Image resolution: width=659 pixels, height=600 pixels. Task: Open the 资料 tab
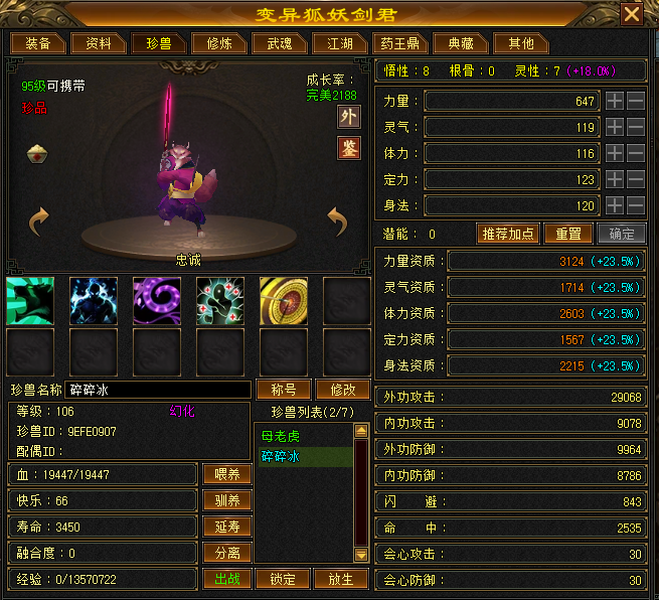pyautogui.click(x=99, y=44)
